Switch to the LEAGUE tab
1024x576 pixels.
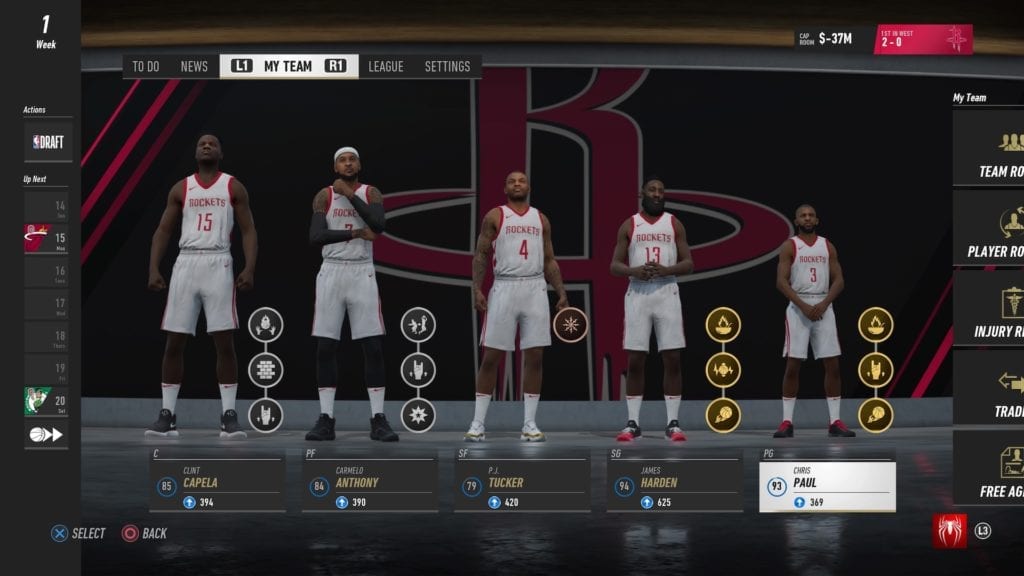coord(385,67)
